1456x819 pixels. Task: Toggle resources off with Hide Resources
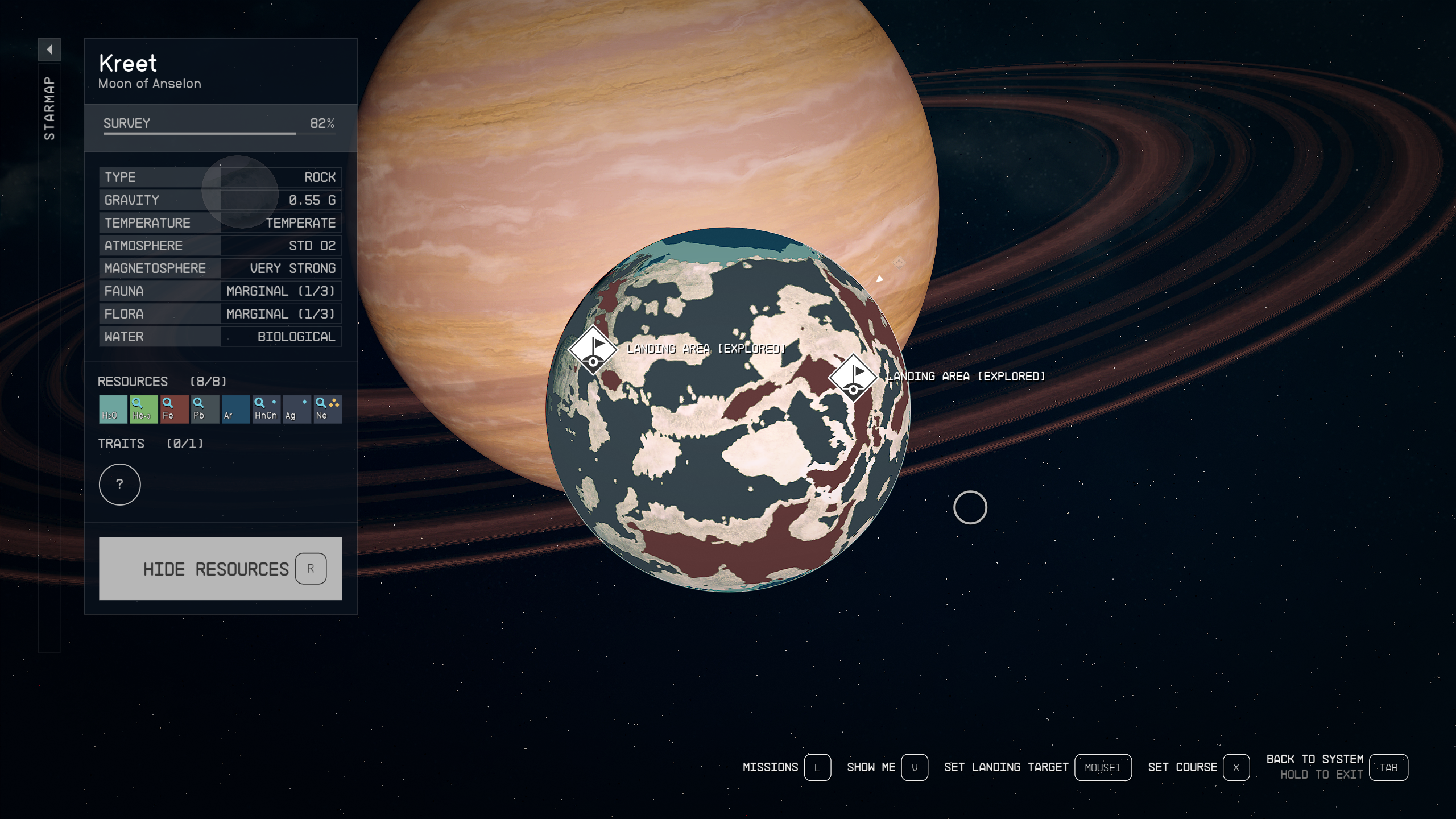tap(219, 568)
